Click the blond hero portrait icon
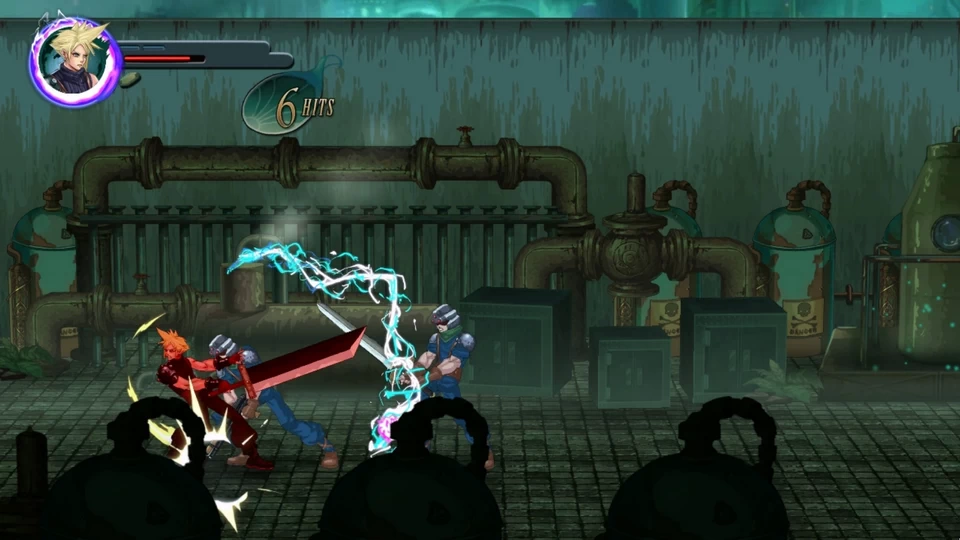Image resolution: width=960 pixels, height=540 pixels. click(75, 62)
